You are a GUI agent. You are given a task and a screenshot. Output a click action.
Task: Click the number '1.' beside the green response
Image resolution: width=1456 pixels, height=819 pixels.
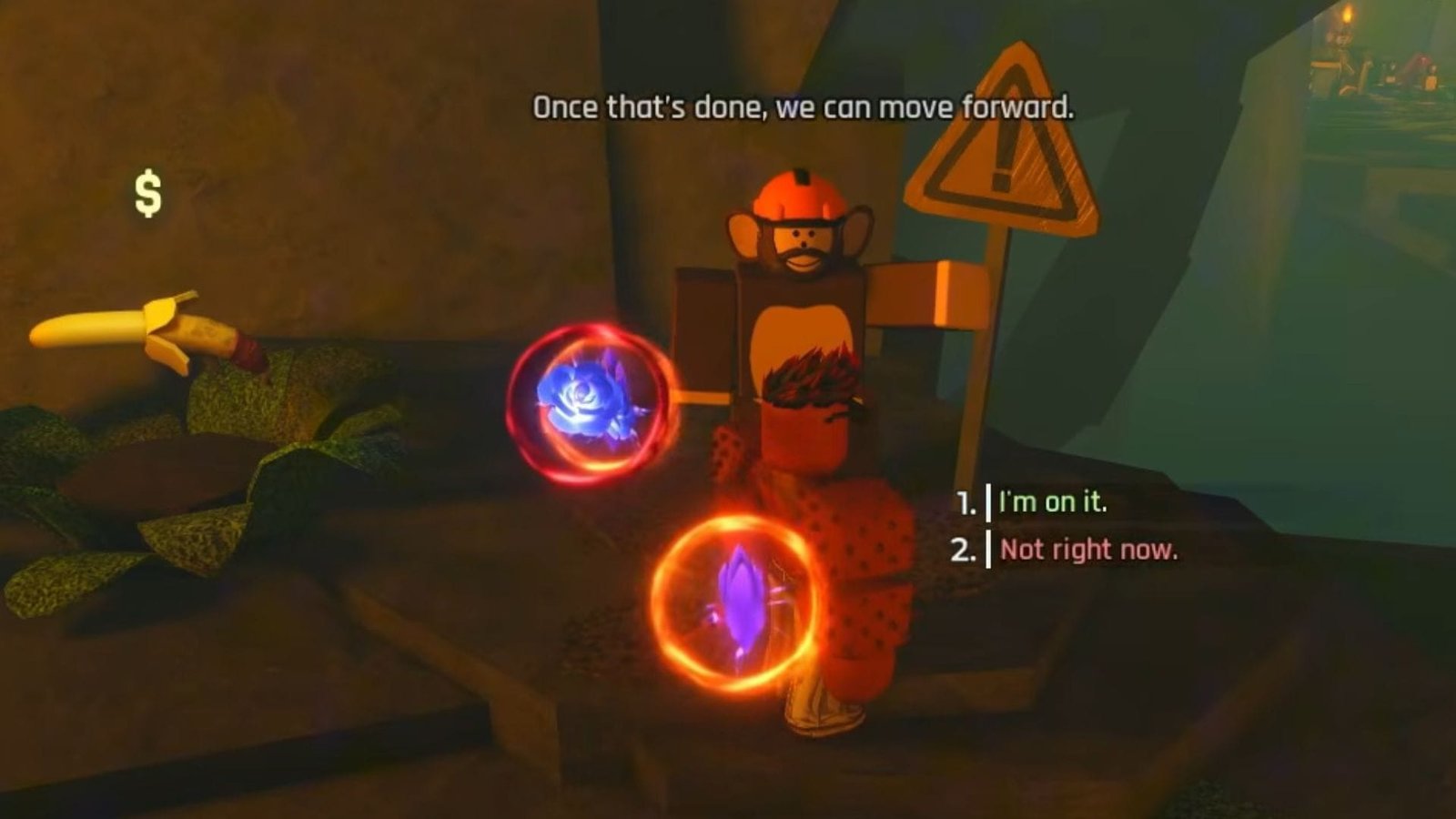pyautogui.click(x=967, y=501)
